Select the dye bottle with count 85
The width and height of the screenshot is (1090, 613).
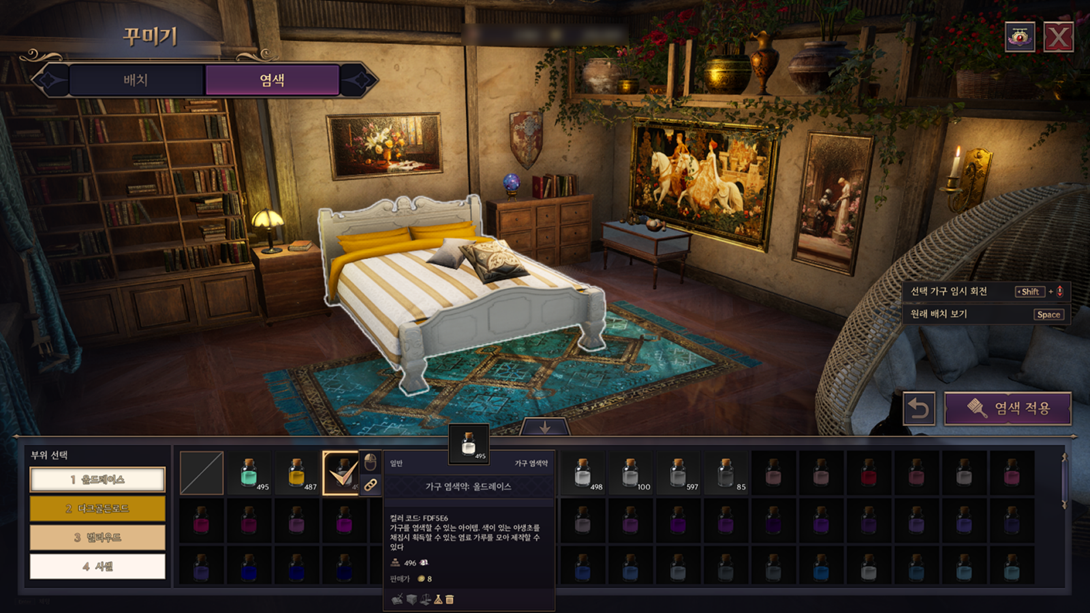tap(726, 473)
